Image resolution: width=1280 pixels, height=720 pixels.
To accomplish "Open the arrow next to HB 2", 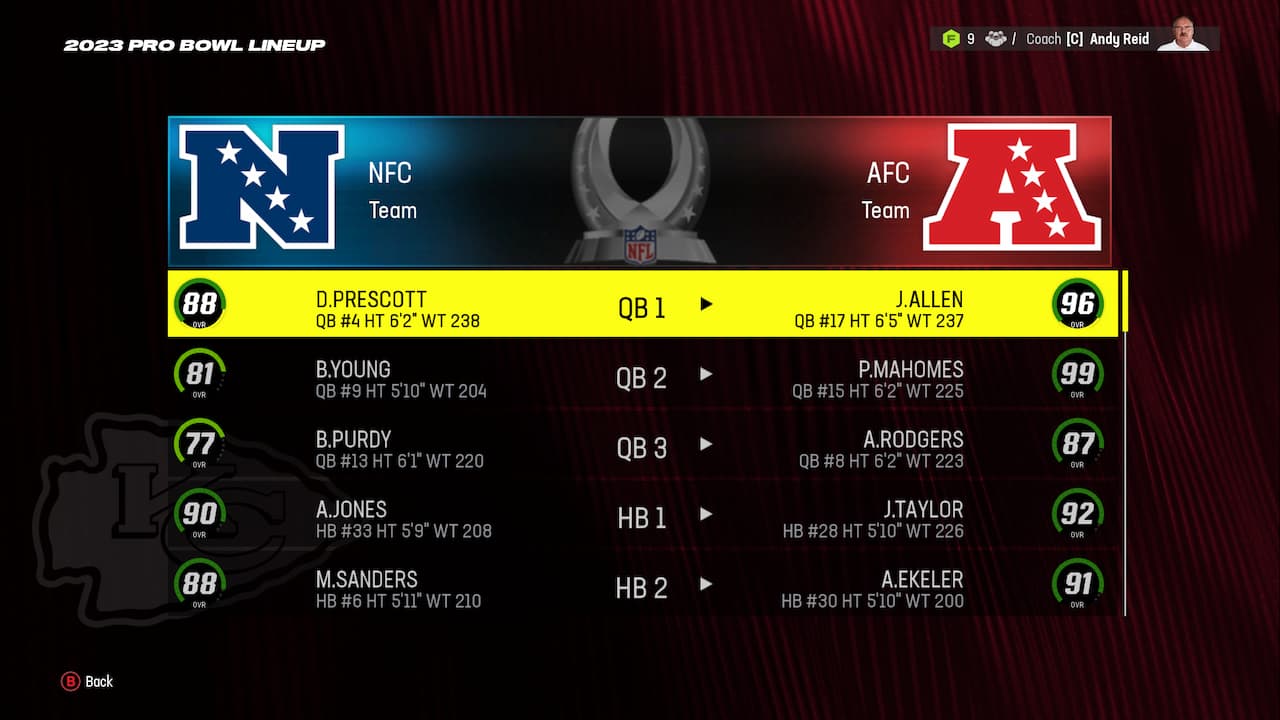I will point(706,586).
